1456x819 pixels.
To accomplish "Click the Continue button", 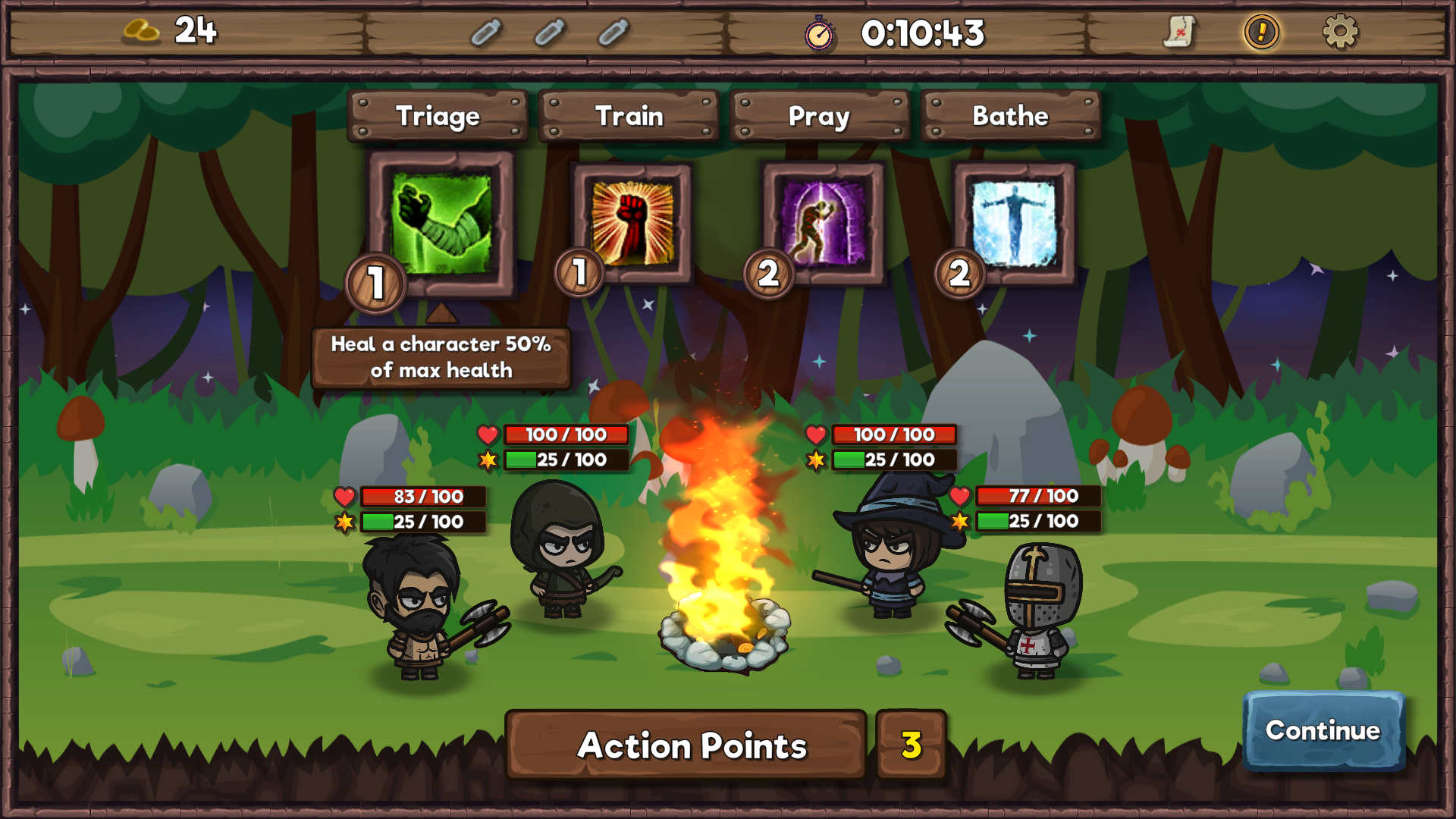I will (x=1323, y=730).
